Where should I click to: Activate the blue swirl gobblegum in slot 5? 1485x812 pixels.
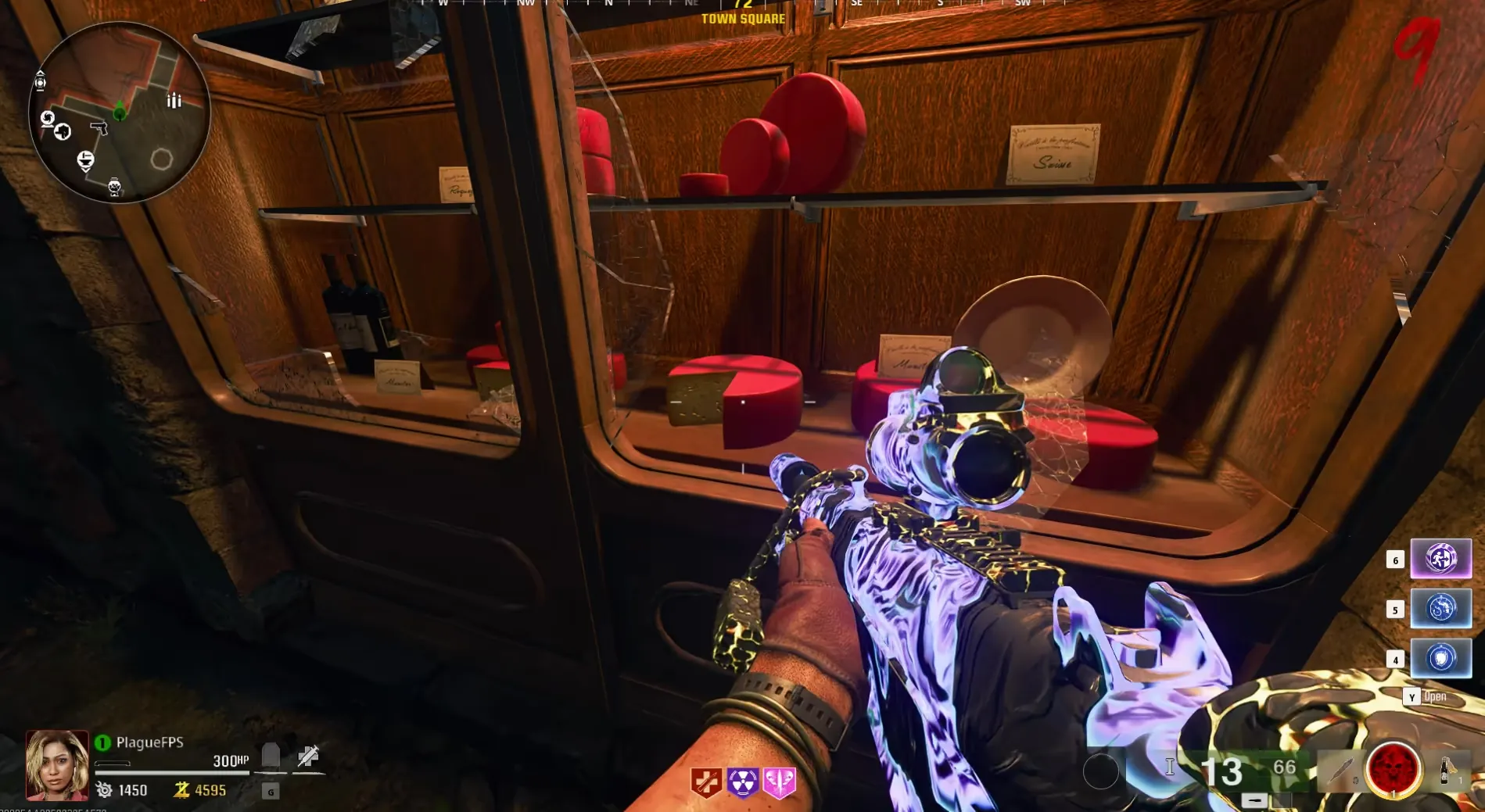pos(1440,609)
